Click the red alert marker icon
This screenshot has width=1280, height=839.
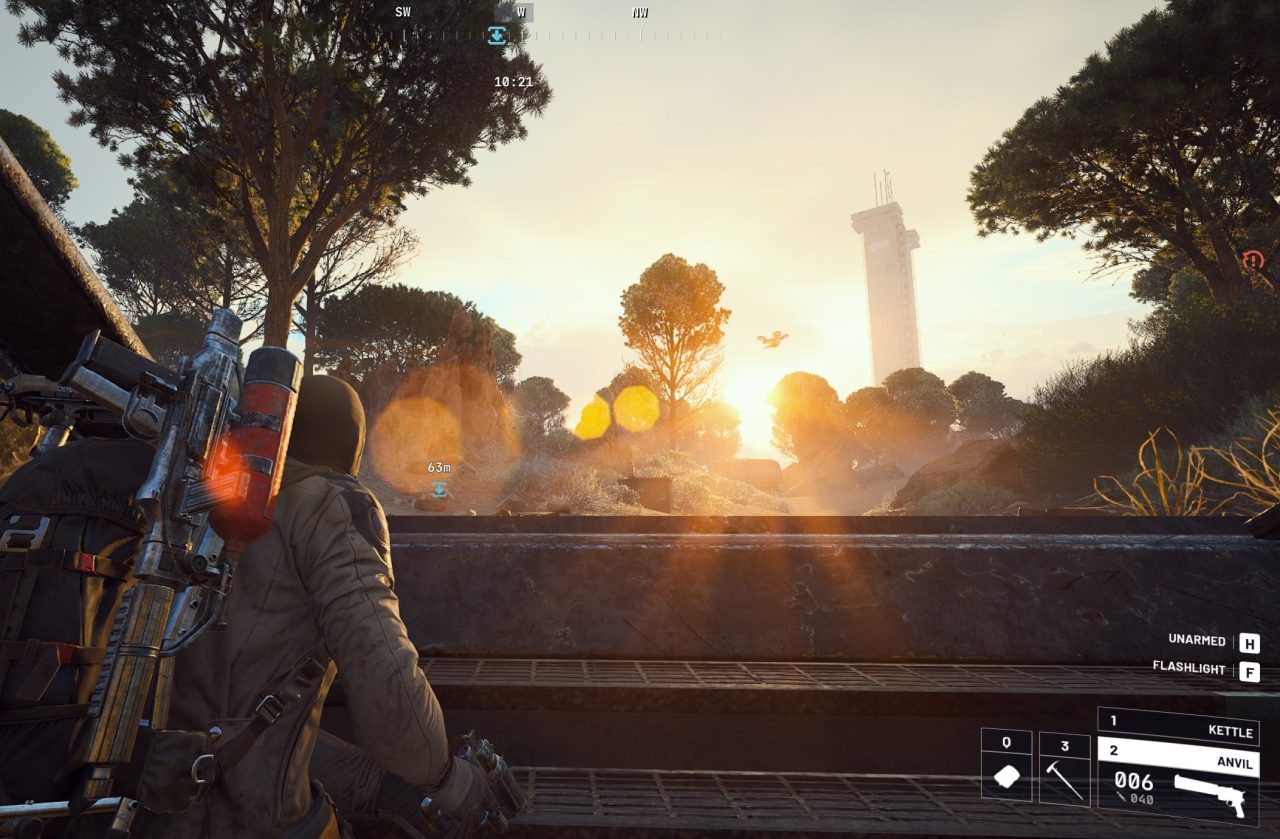1253,261
